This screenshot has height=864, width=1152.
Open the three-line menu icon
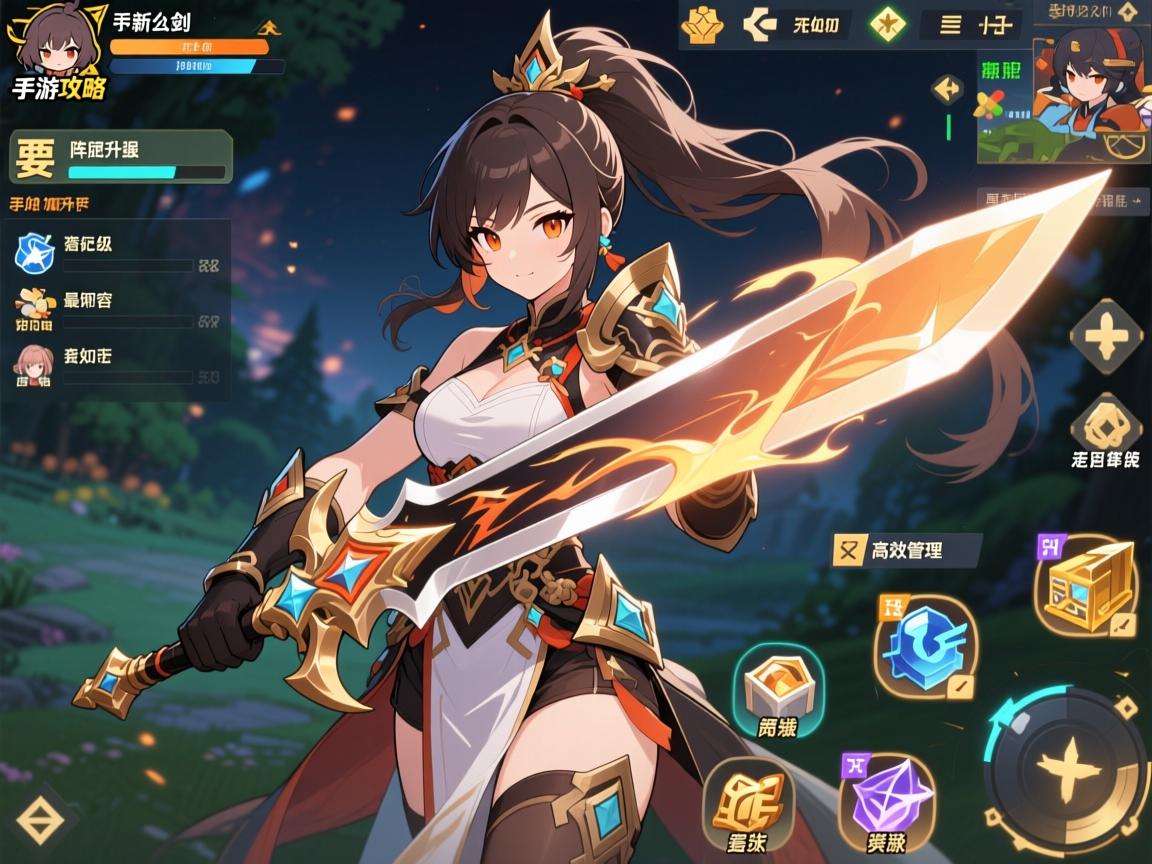coord(952,25)
